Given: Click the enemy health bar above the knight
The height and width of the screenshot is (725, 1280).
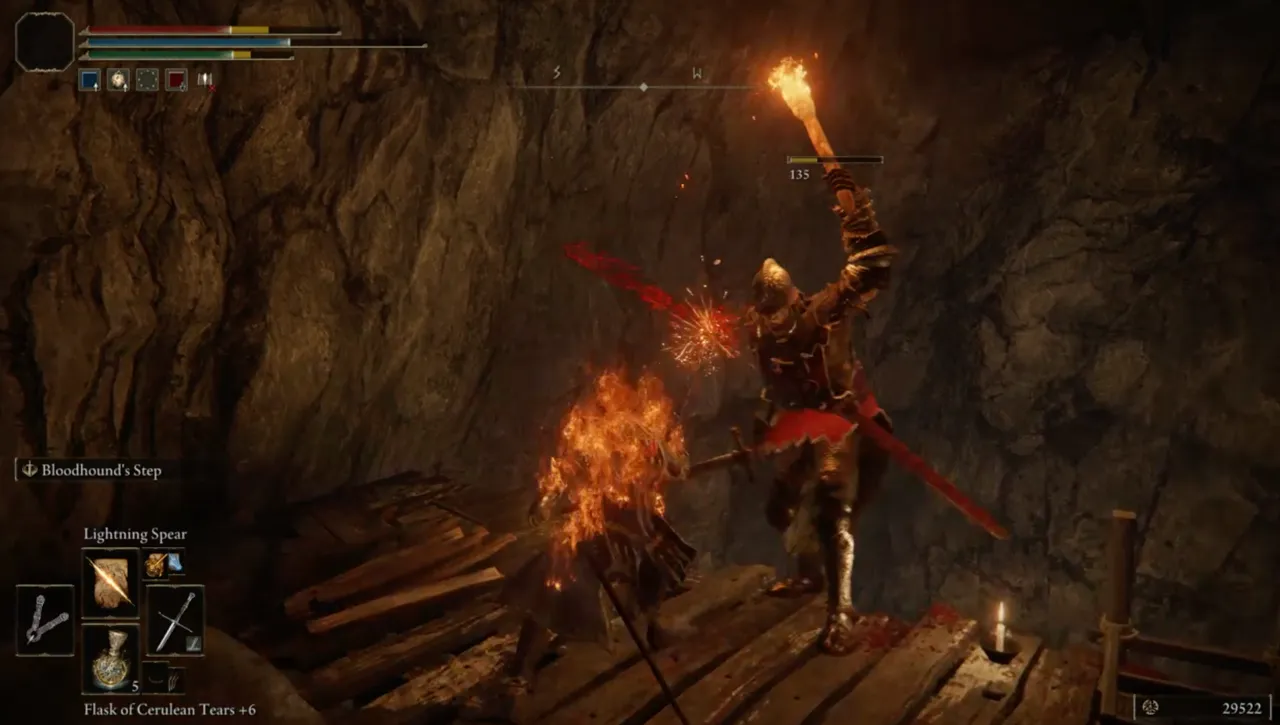Looking at the screenshot, I should (835, 158).
